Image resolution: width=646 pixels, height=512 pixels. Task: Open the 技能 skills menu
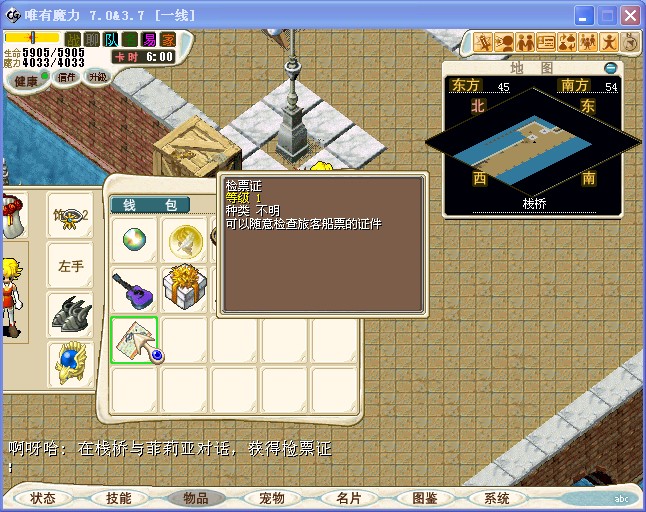click(x=118, y=498)
